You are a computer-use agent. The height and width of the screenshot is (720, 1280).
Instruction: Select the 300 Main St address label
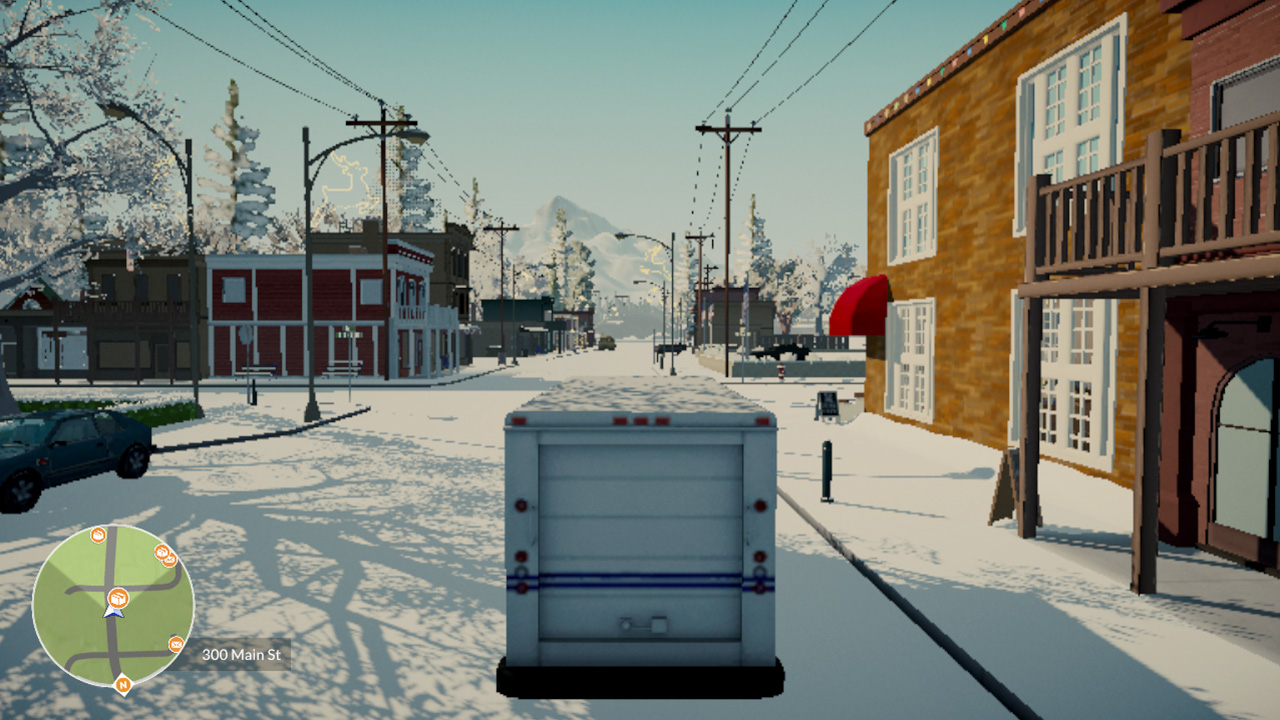coord(242,653)
